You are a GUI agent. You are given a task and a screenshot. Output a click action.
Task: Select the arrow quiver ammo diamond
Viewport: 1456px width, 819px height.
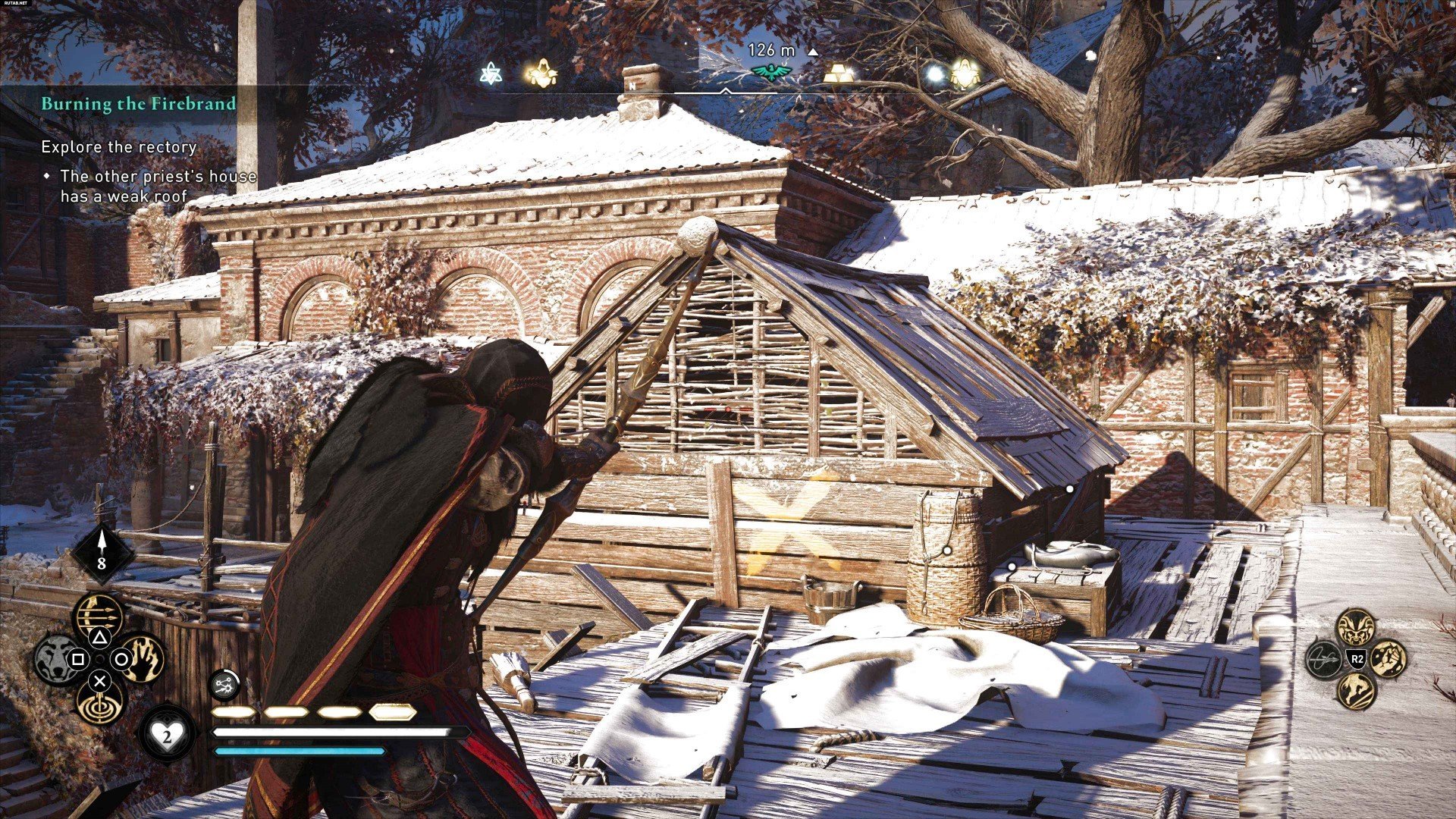102,553
